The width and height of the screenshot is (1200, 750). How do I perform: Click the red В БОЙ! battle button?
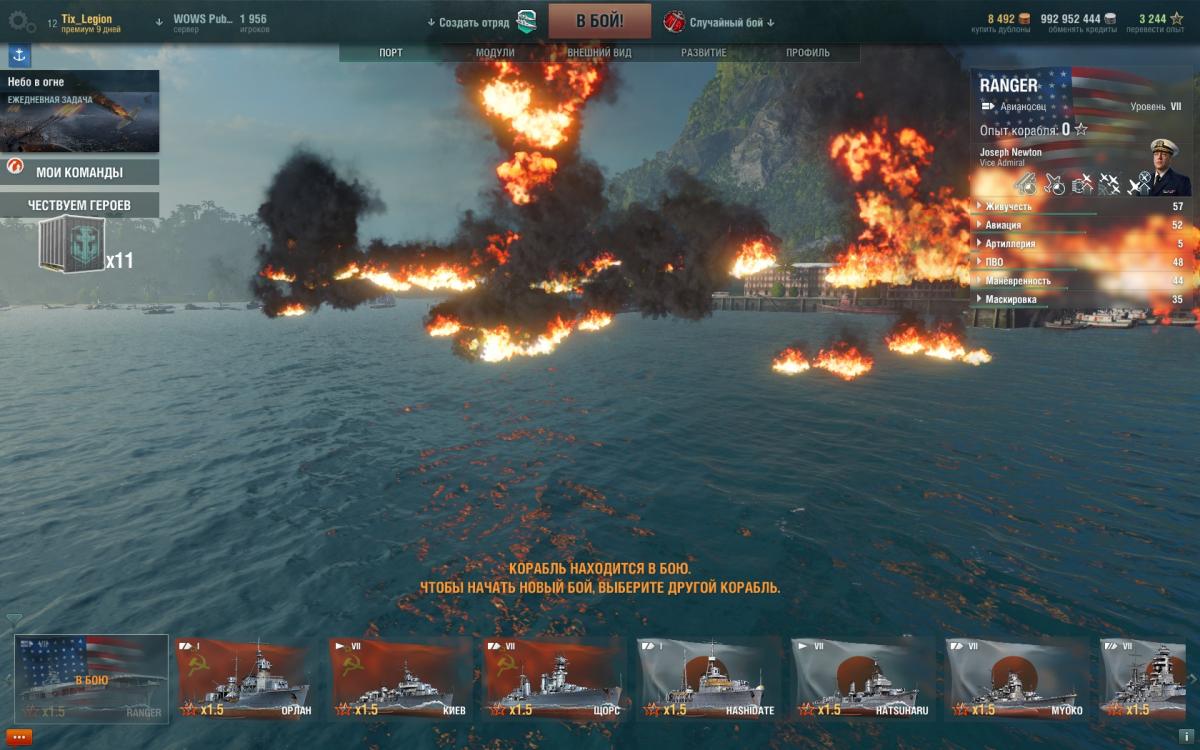click(x=599, y=21)
